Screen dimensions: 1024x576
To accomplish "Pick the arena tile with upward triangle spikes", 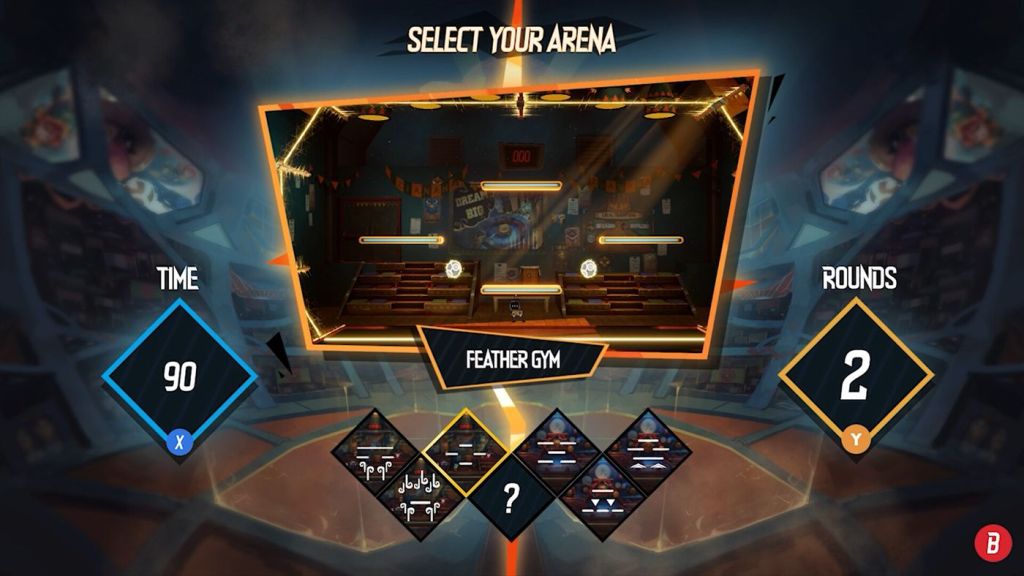I will pos(648,452).
